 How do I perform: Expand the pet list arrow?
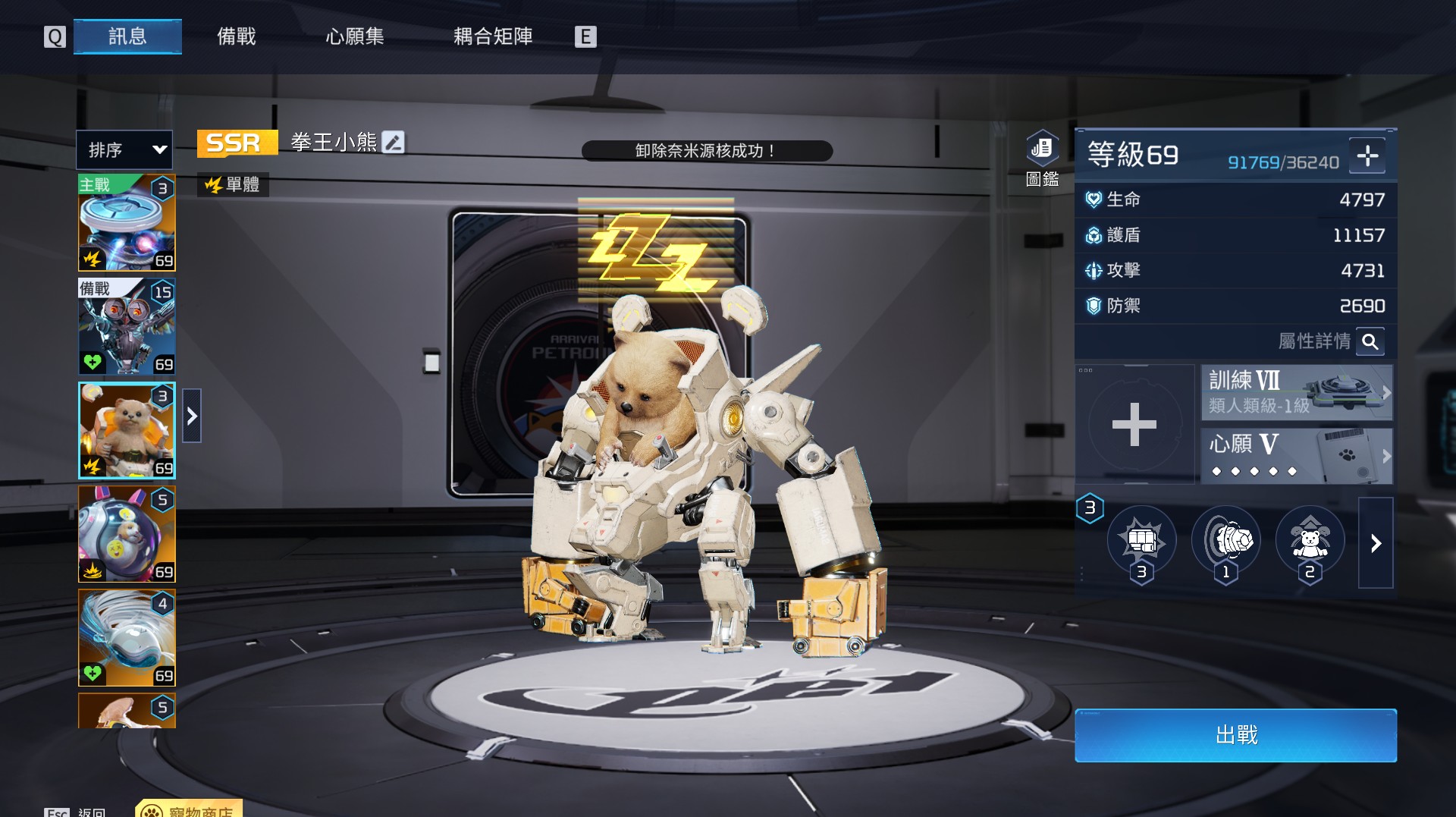tap(192, 416)
